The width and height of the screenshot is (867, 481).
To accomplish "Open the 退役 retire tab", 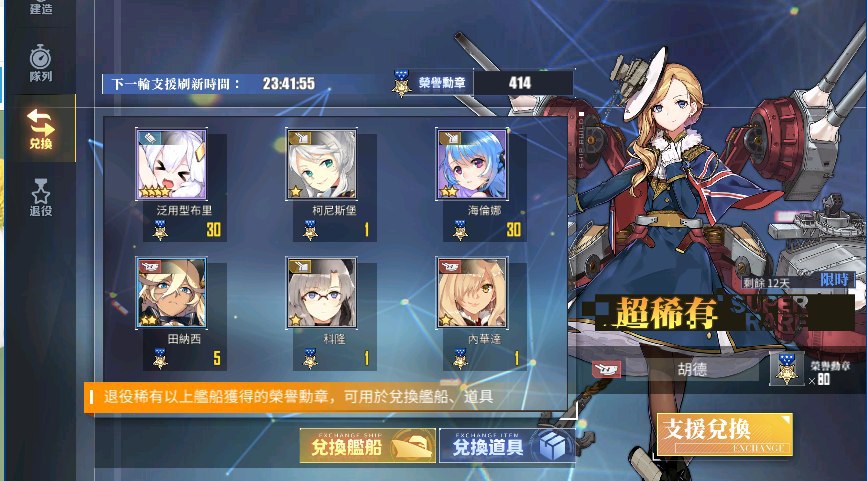I will pos(40,195).
